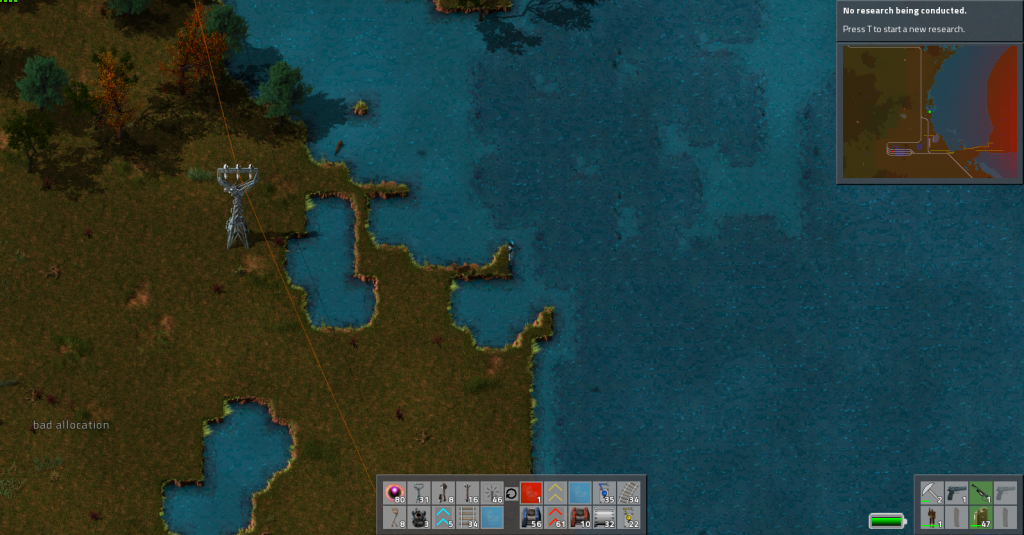
Task: Select the flamethrower weapon slot highlighted green
Action: click(981, 493)
